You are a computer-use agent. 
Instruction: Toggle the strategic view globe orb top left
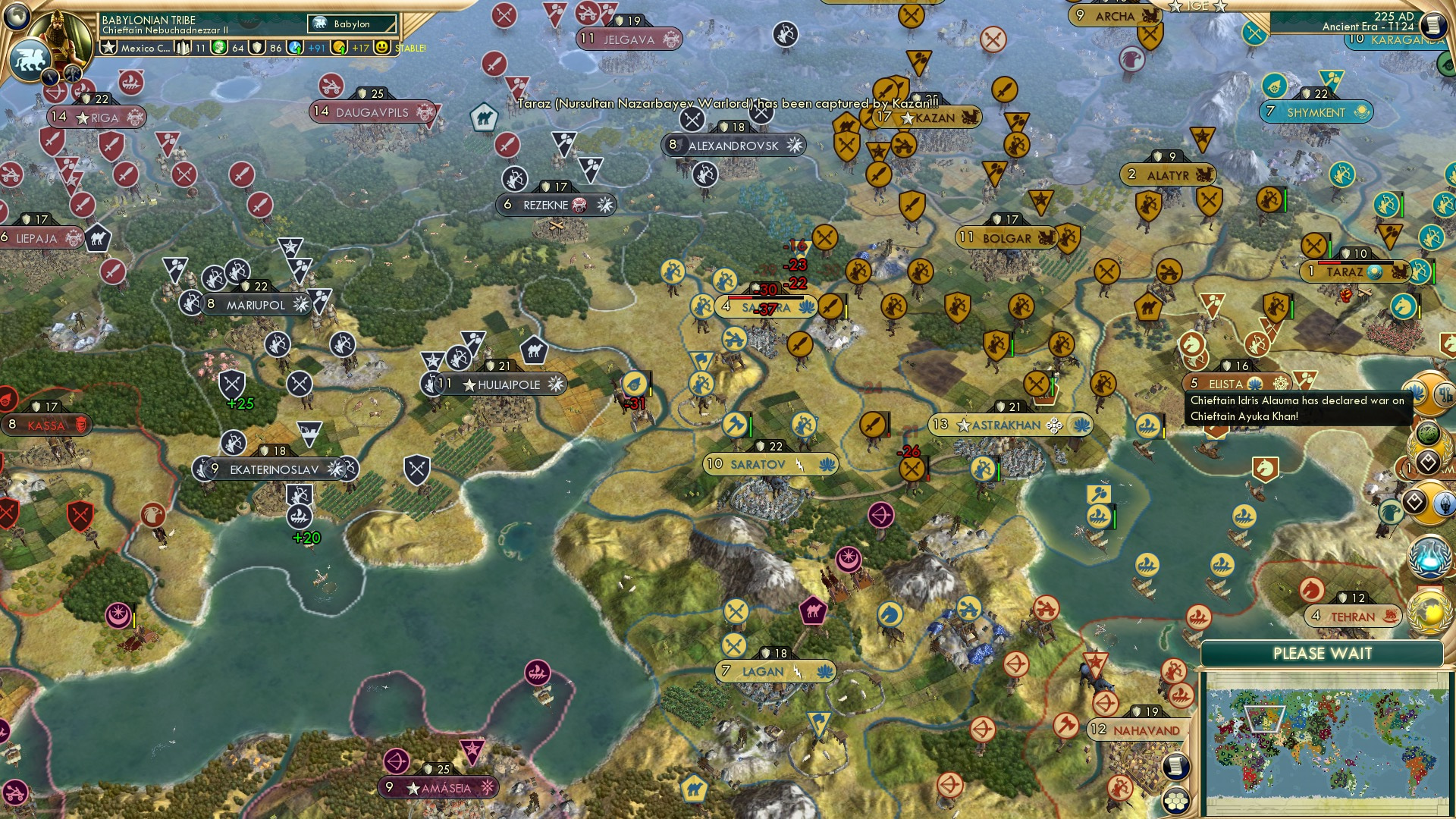pos(17,18)
